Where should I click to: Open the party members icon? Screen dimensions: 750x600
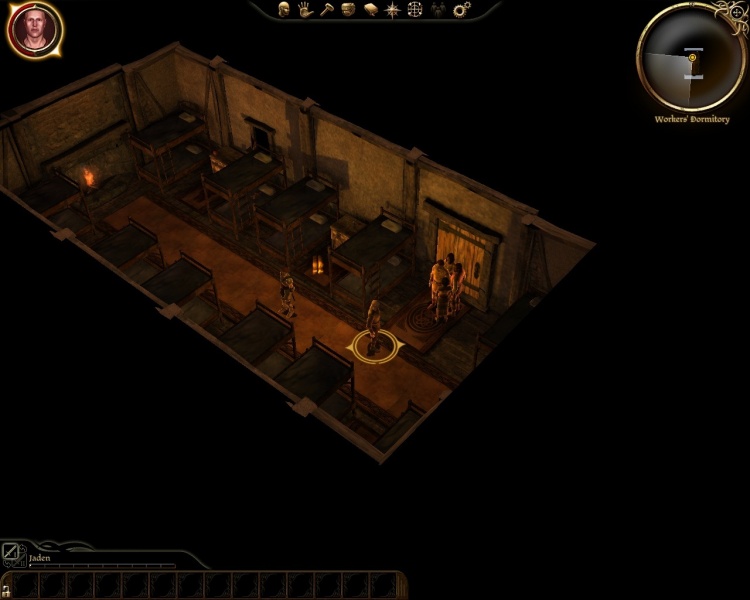(438, 9)
